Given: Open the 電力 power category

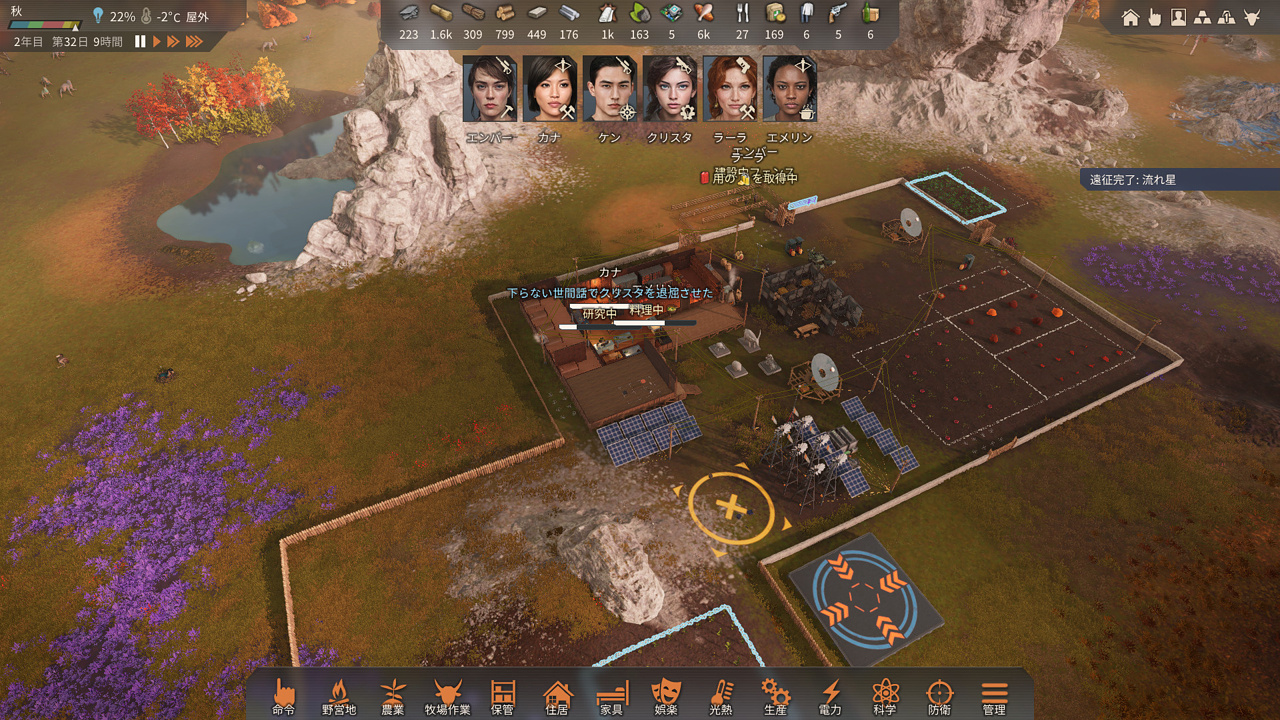Looking at the screenshot, I should [831, 695].
